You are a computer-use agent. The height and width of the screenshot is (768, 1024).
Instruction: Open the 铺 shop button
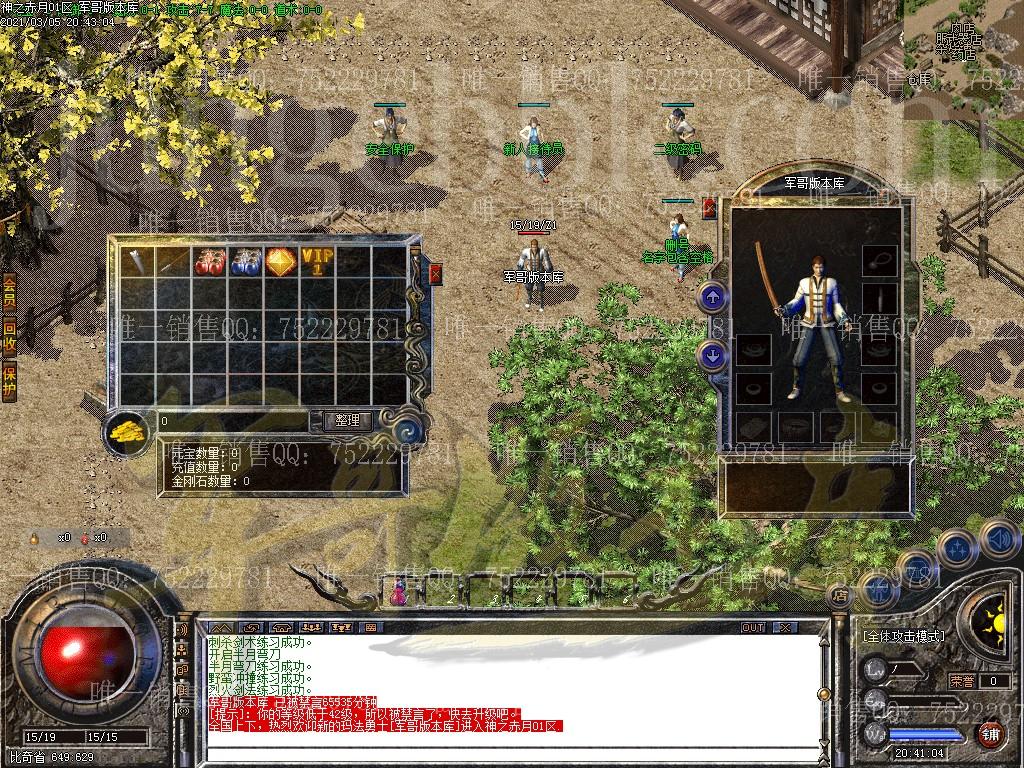pyautogui.click(x=990, y=735)
